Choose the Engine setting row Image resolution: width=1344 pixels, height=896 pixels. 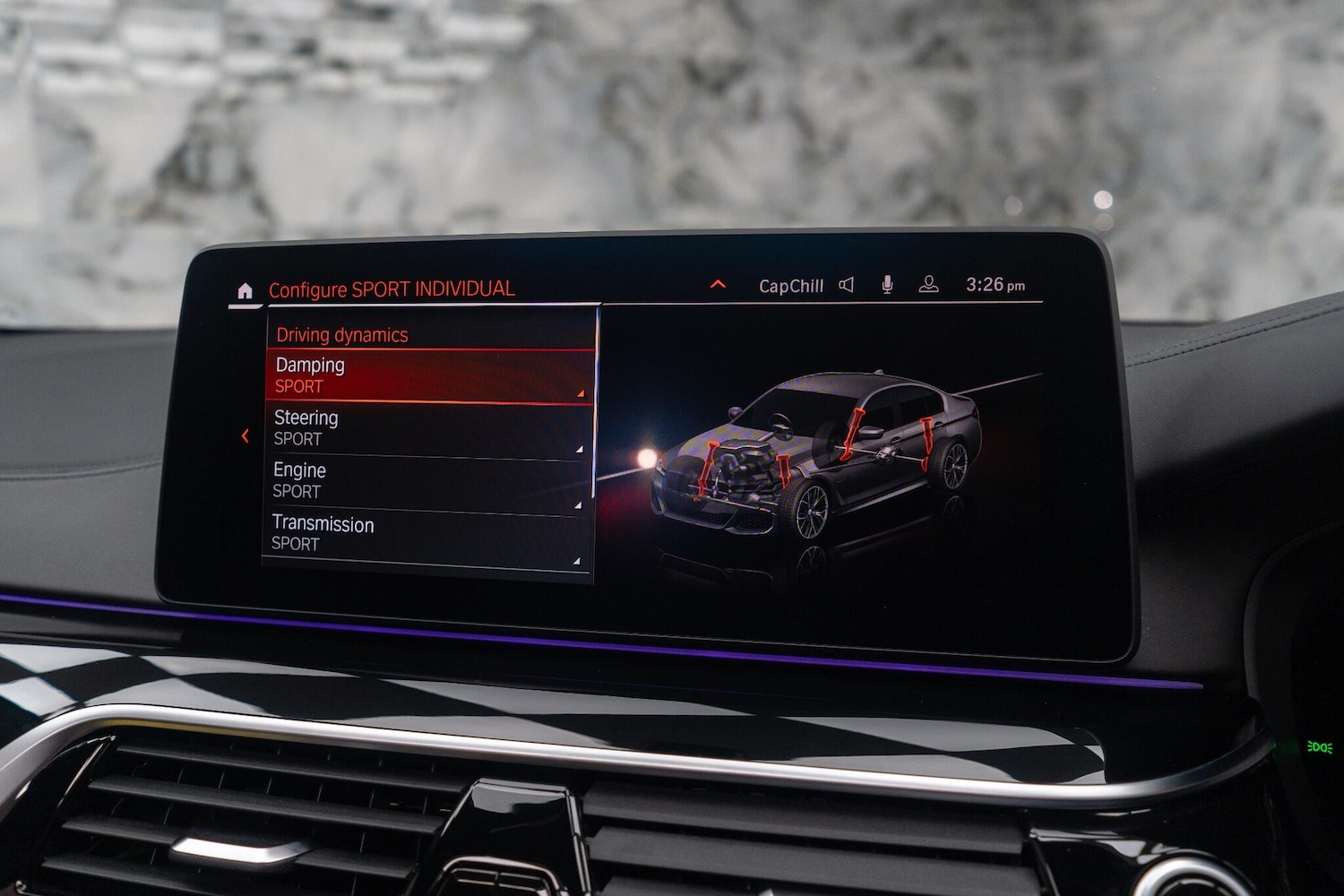point(426,481)
